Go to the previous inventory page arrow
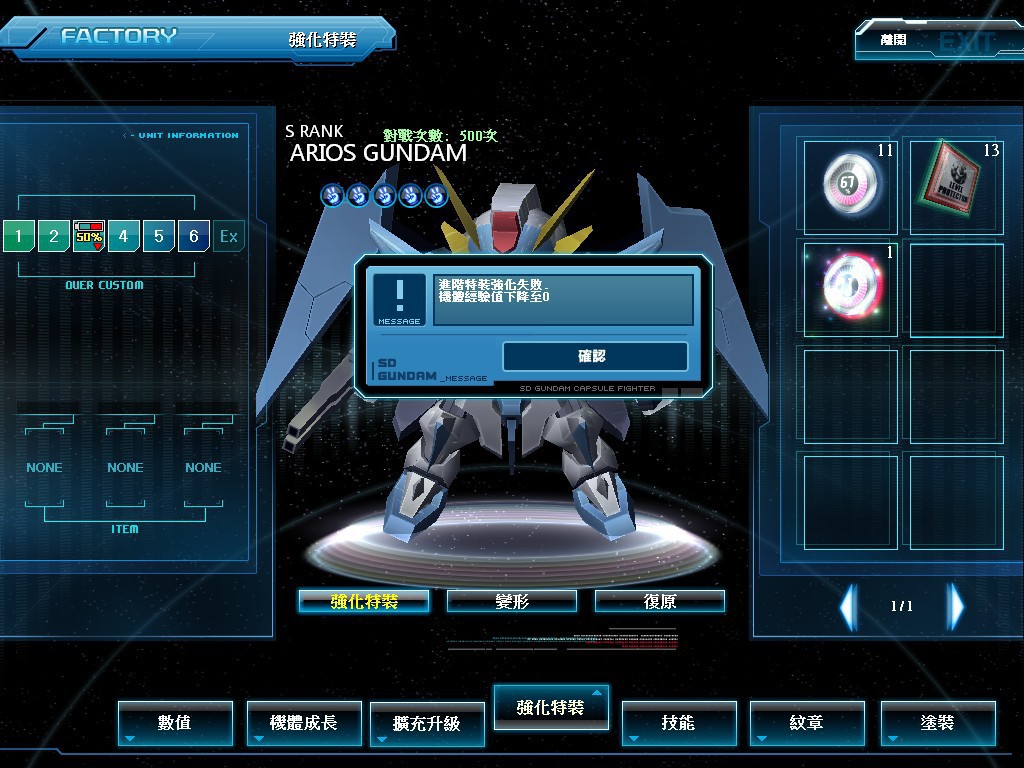Screen dimensions: 1024x768 tap(849, 605)
